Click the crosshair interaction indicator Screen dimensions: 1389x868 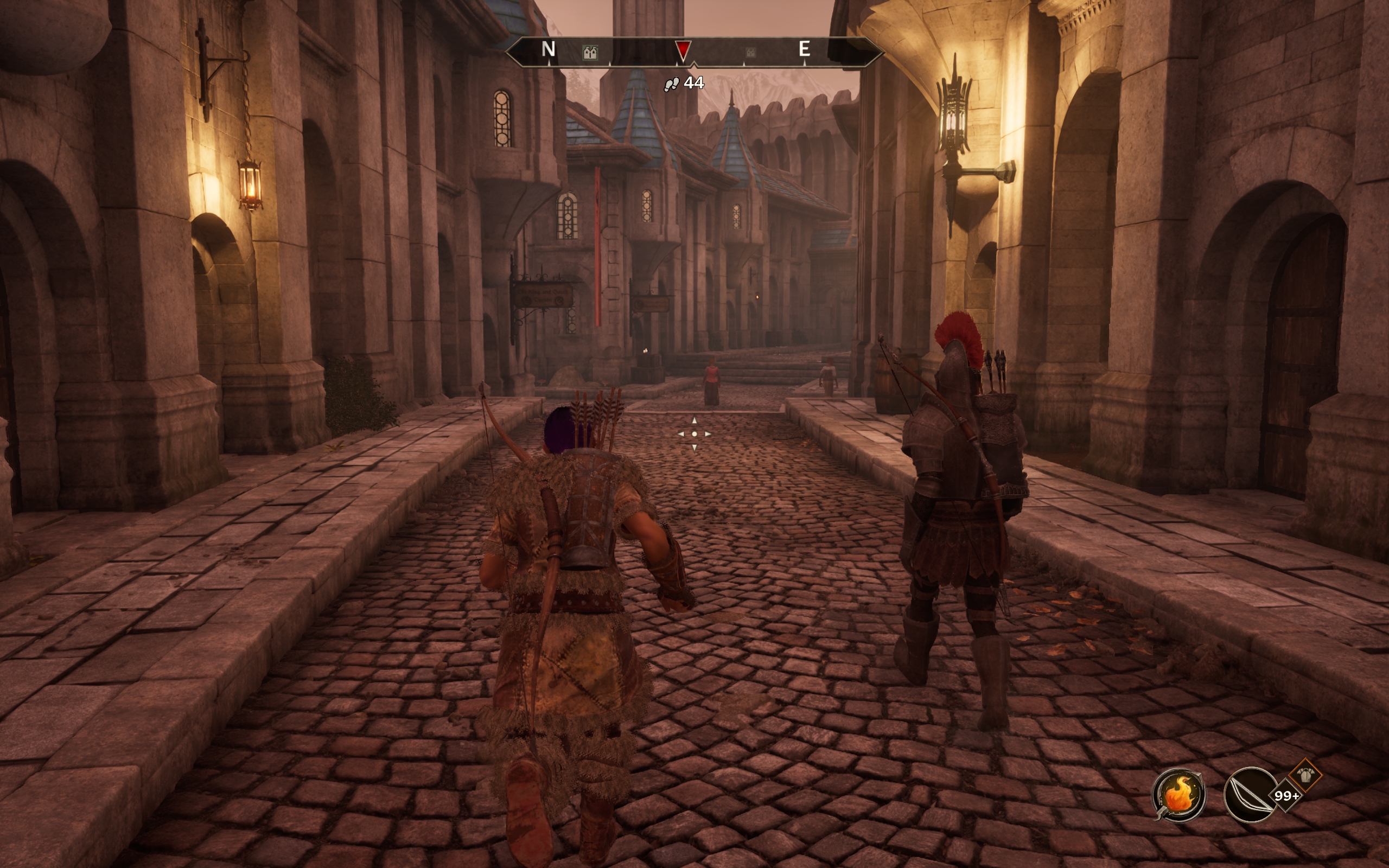coord(694,434)
